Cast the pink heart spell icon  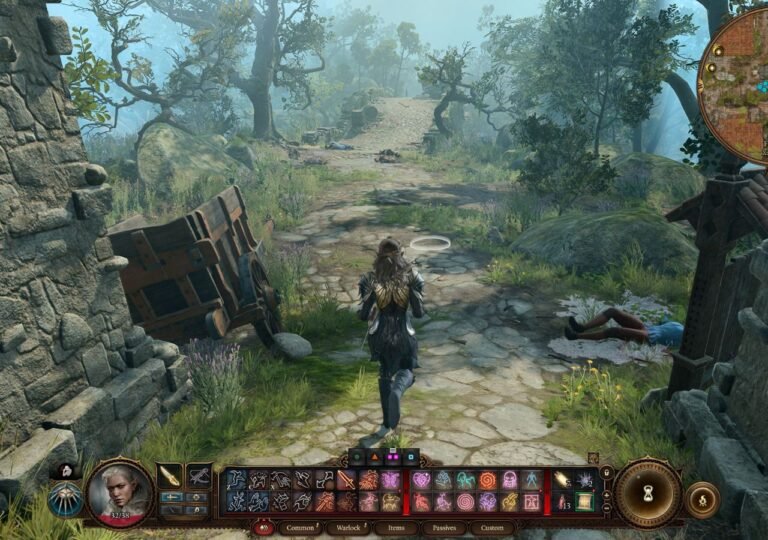coord(422,480)
